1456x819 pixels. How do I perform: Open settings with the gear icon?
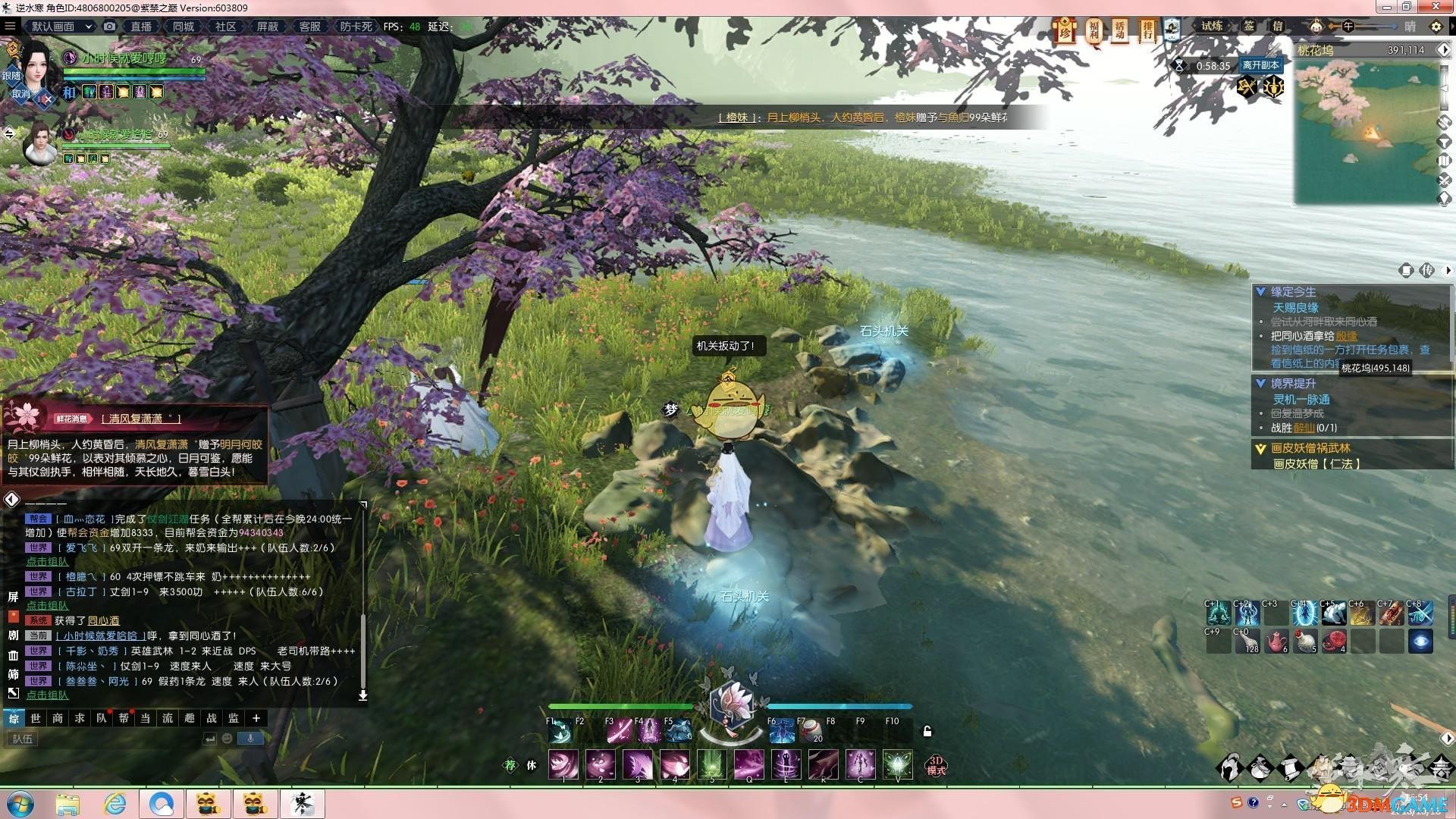(1436, 27)
